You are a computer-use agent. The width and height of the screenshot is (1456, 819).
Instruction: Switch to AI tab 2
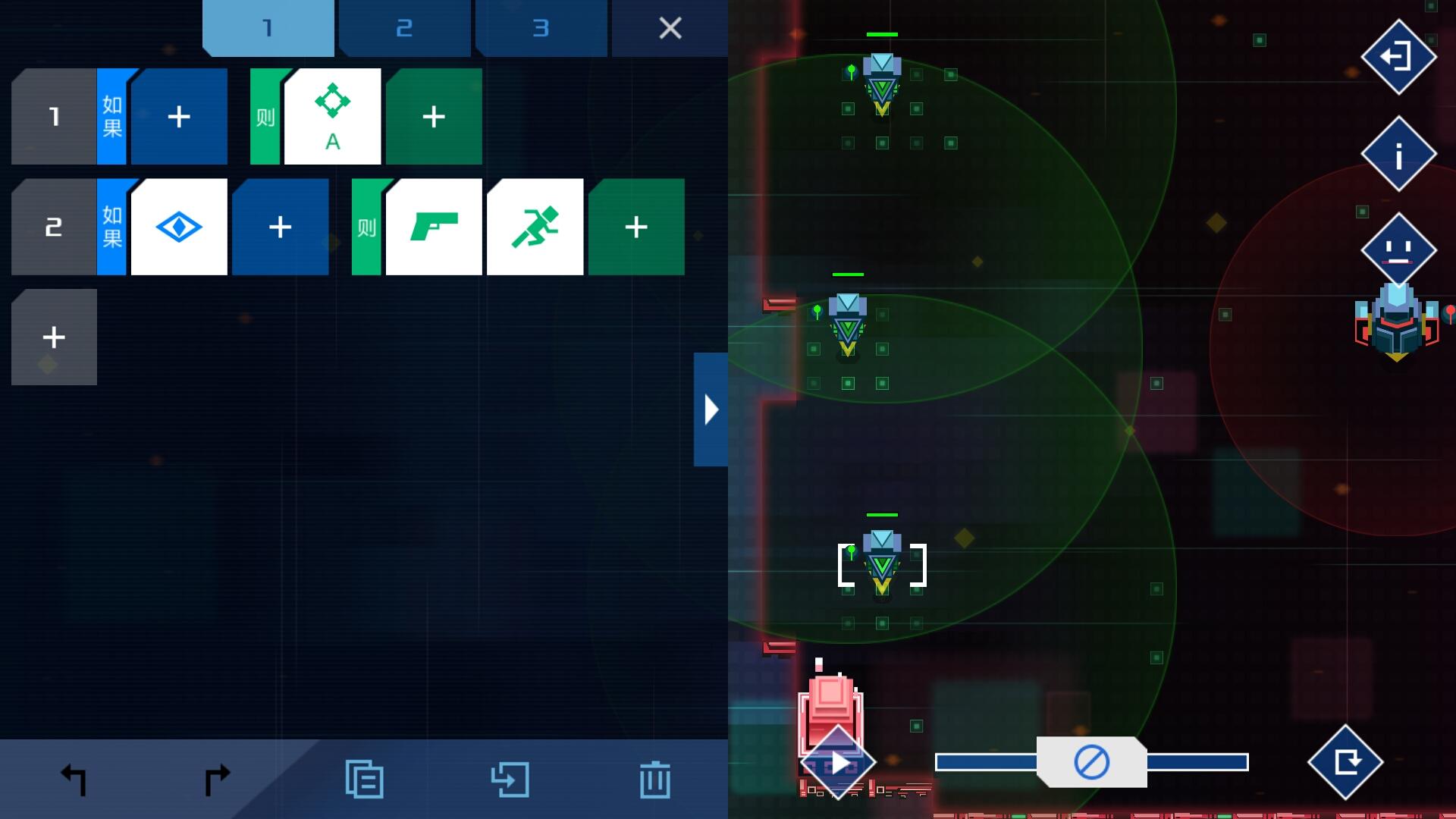click(403, 28)
